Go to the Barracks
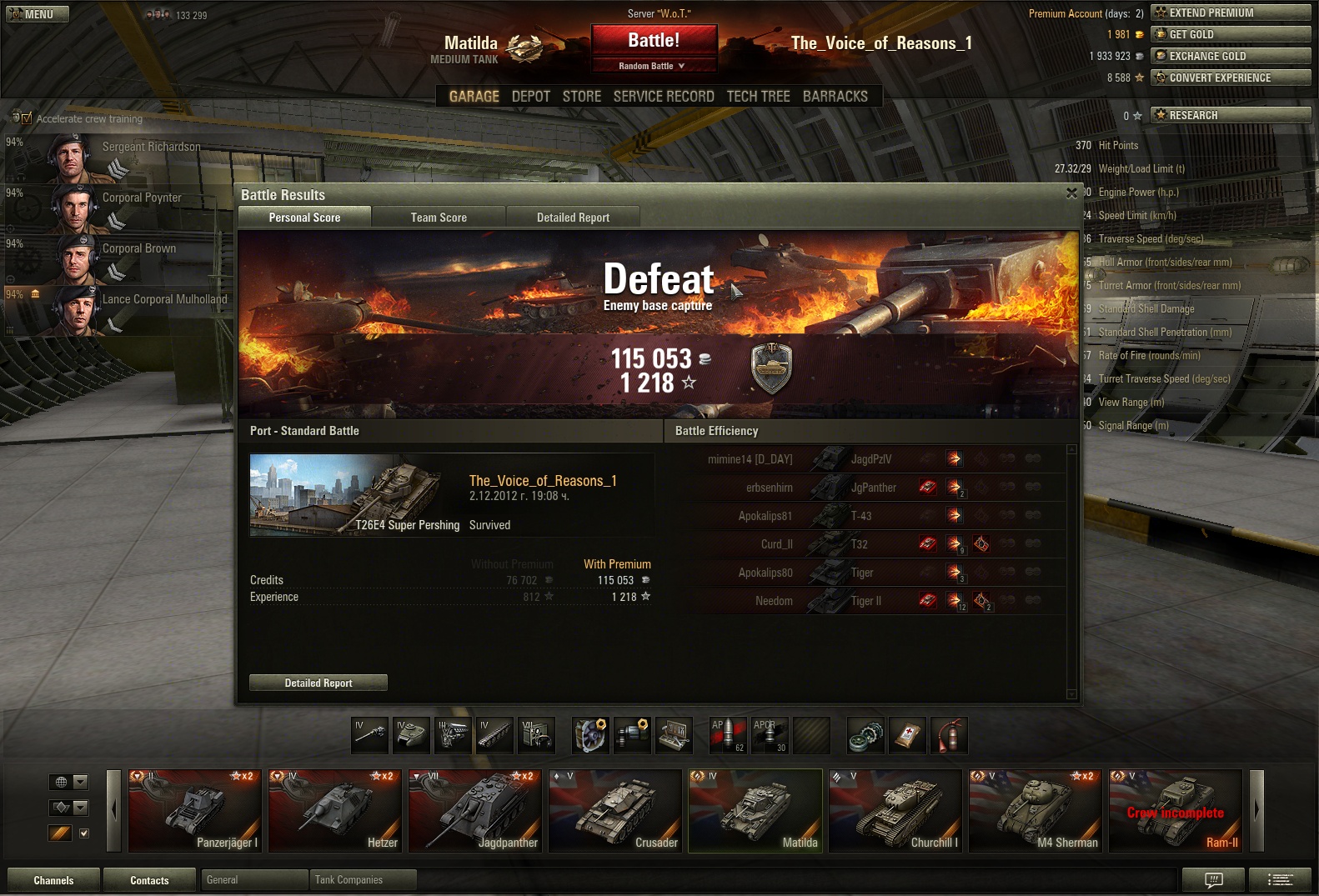1319x896 pixels. pos(835,97)
